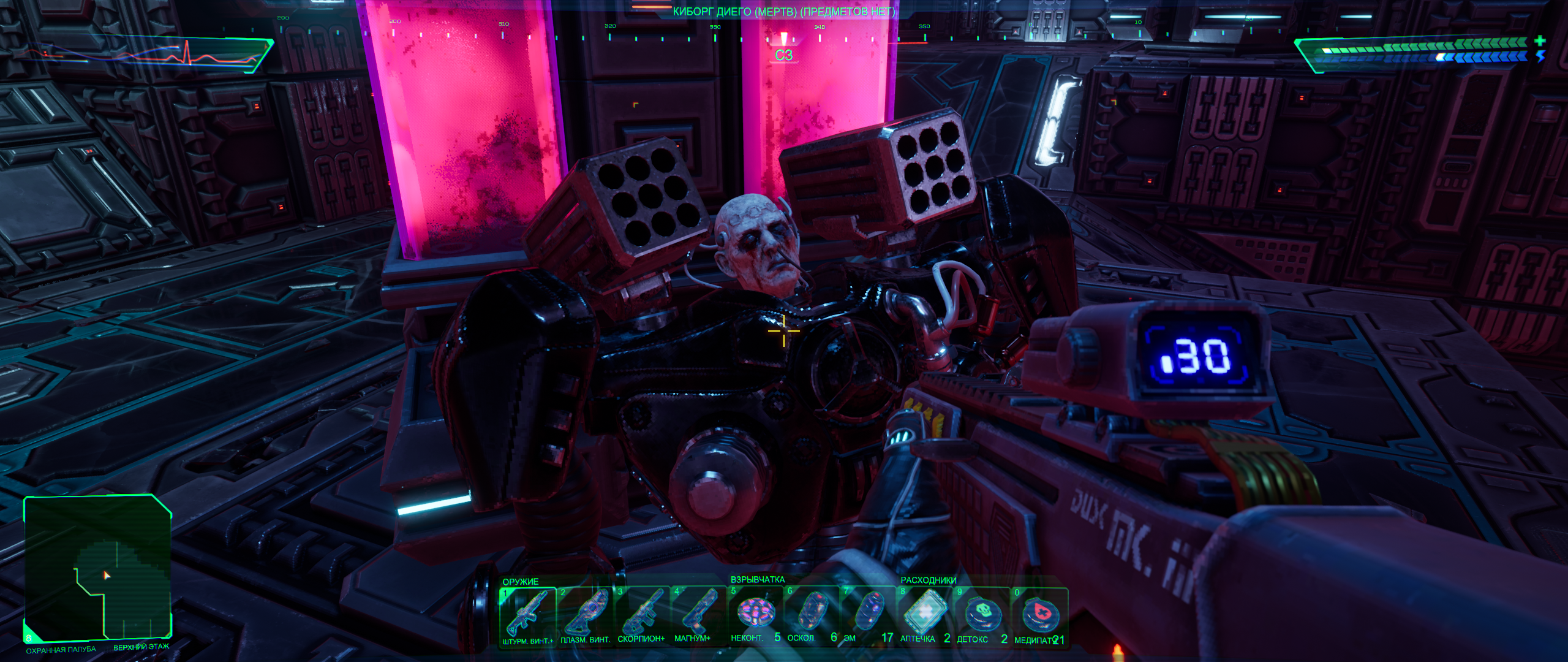Activate the ДЕТОКС skull patch slot

point(981,615)
